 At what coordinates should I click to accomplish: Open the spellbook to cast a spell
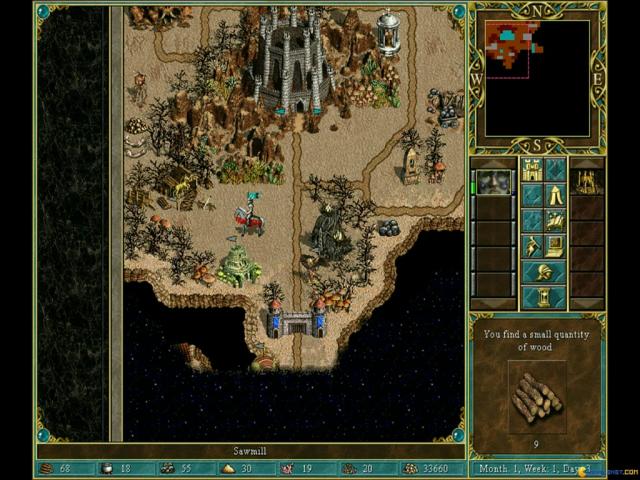[x=556, y=220]
